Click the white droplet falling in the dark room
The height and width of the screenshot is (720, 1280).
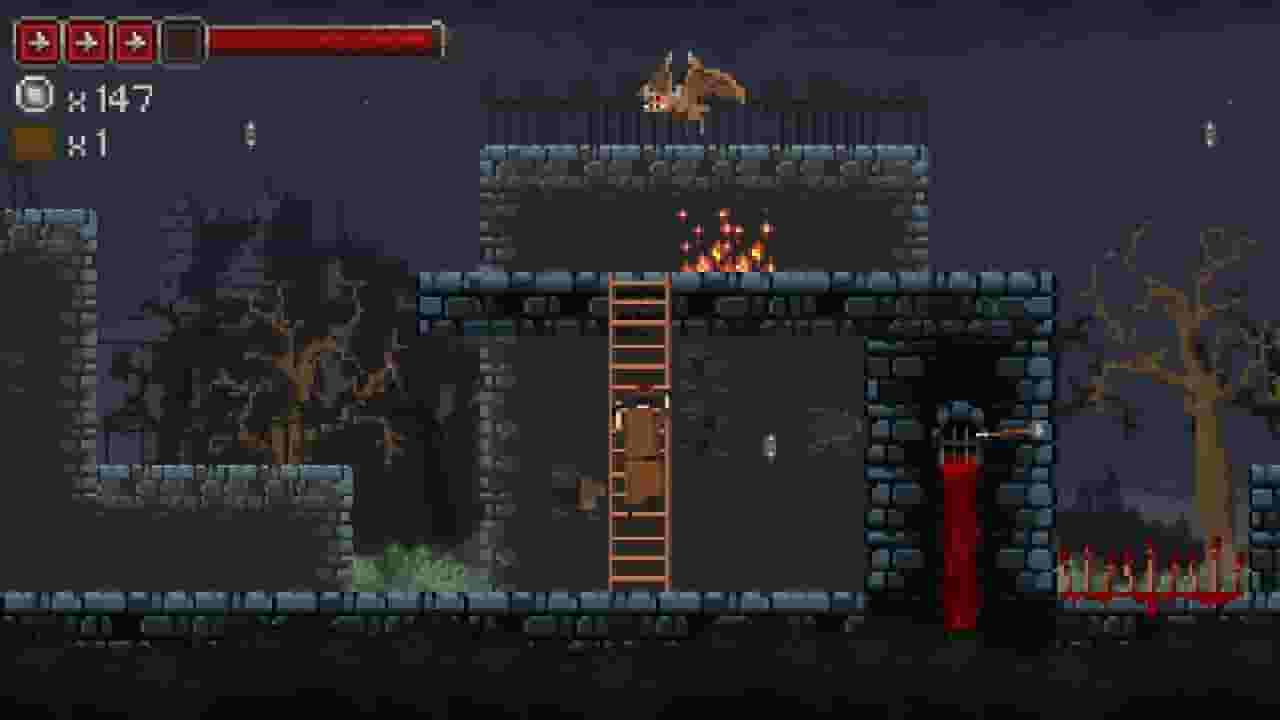coord(770,448)
